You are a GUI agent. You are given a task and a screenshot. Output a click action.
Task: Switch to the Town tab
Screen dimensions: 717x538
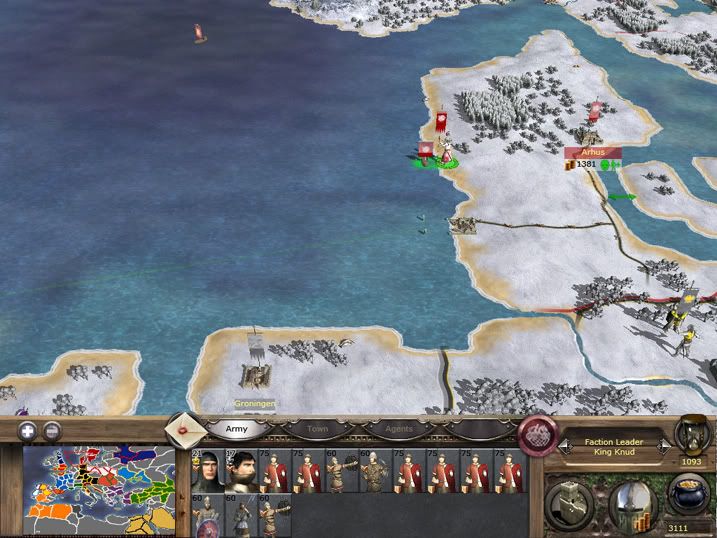(x=317, y=429)
